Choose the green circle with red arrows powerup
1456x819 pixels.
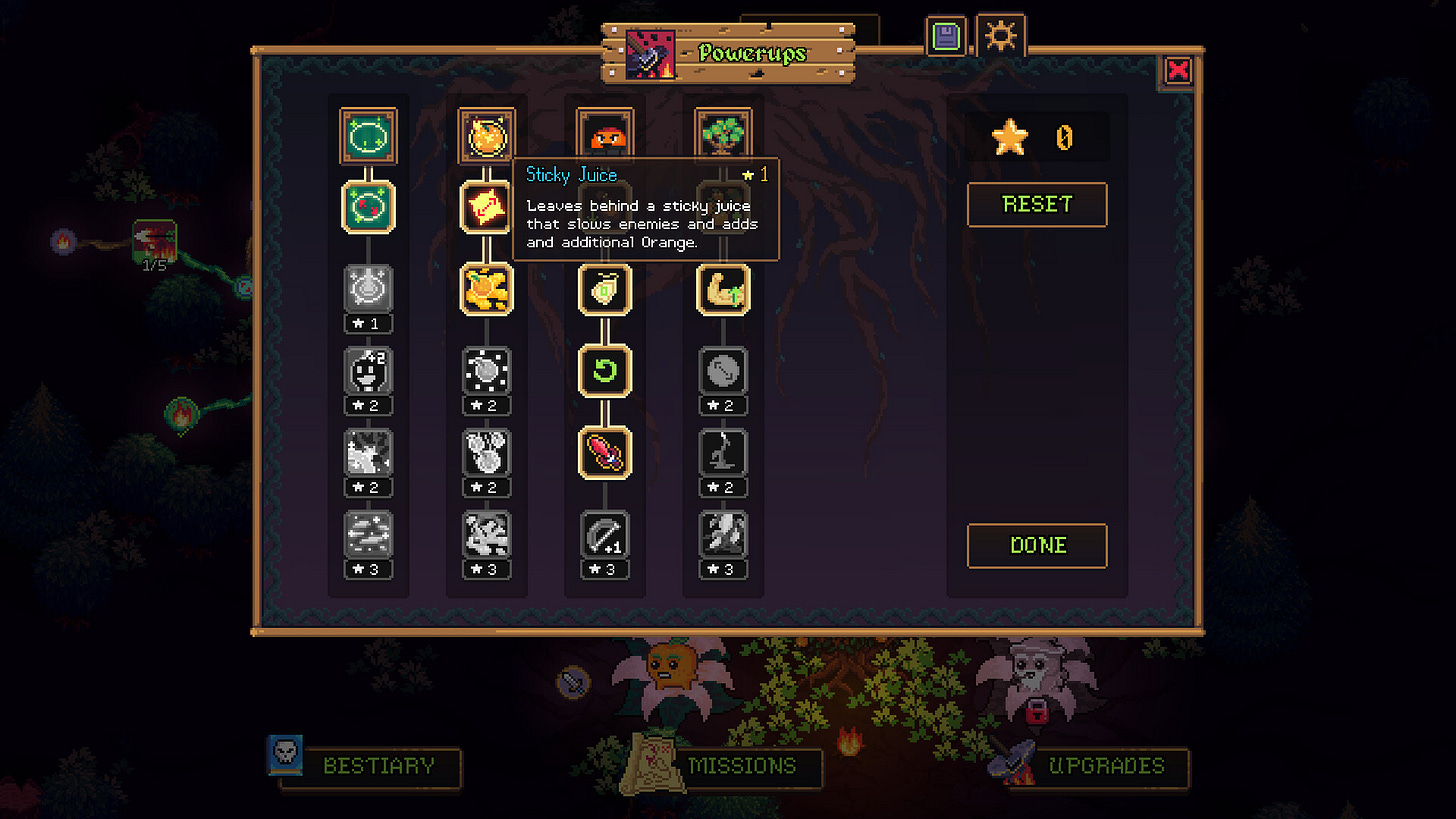point(369,207)
